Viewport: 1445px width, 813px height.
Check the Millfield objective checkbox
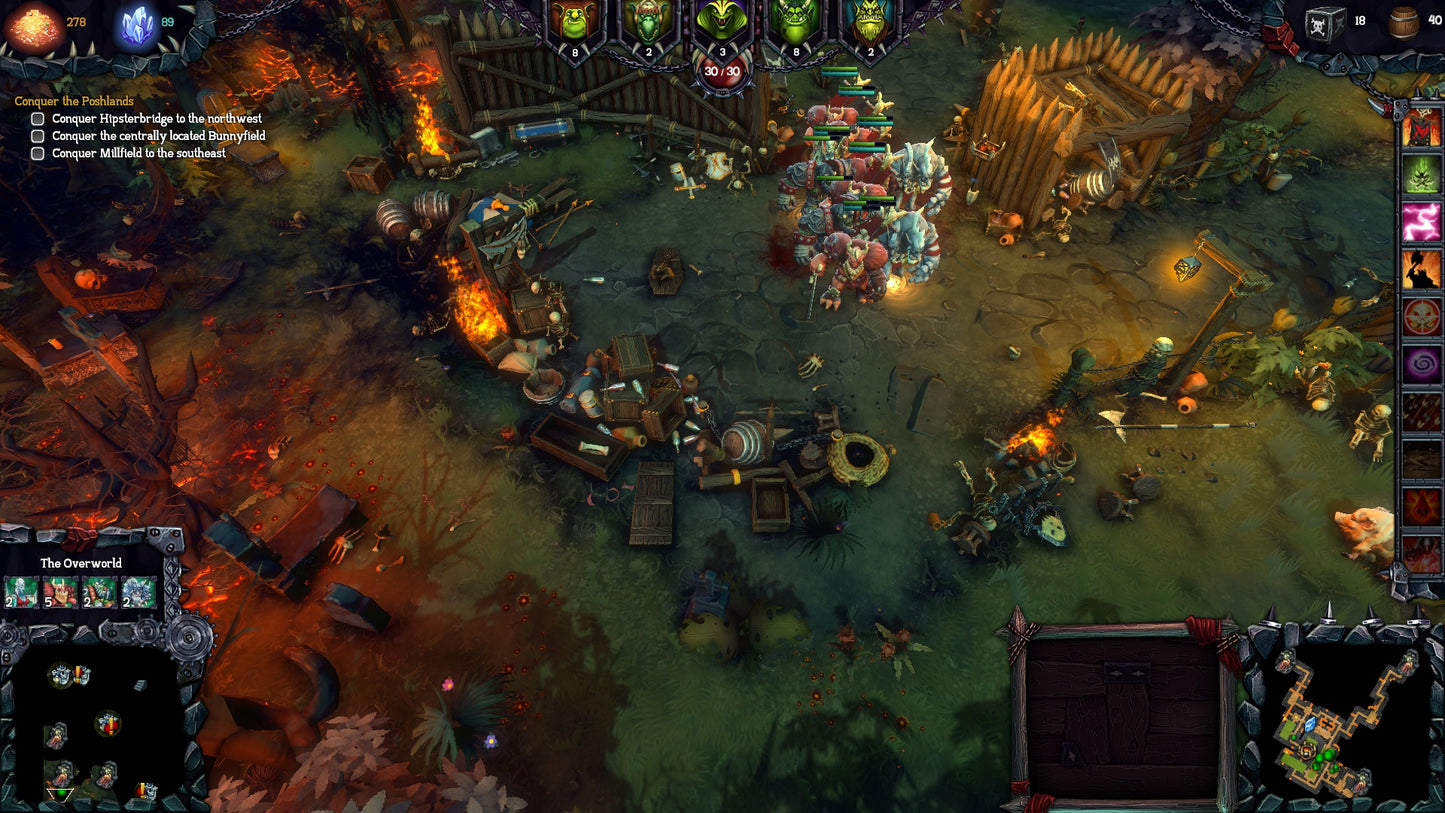(x=37, y=153)
